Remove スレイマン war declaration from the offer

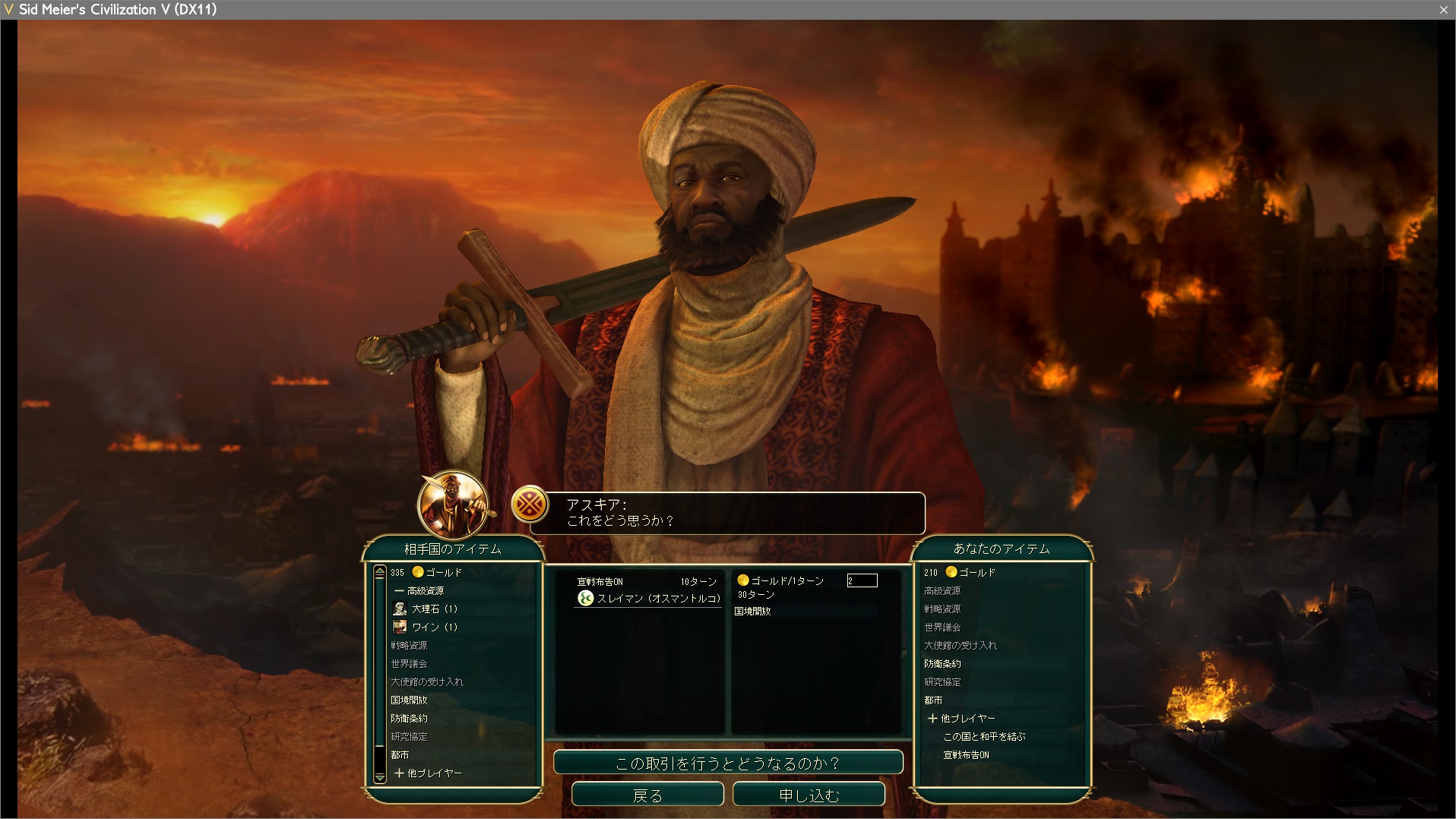pos(650,599)
